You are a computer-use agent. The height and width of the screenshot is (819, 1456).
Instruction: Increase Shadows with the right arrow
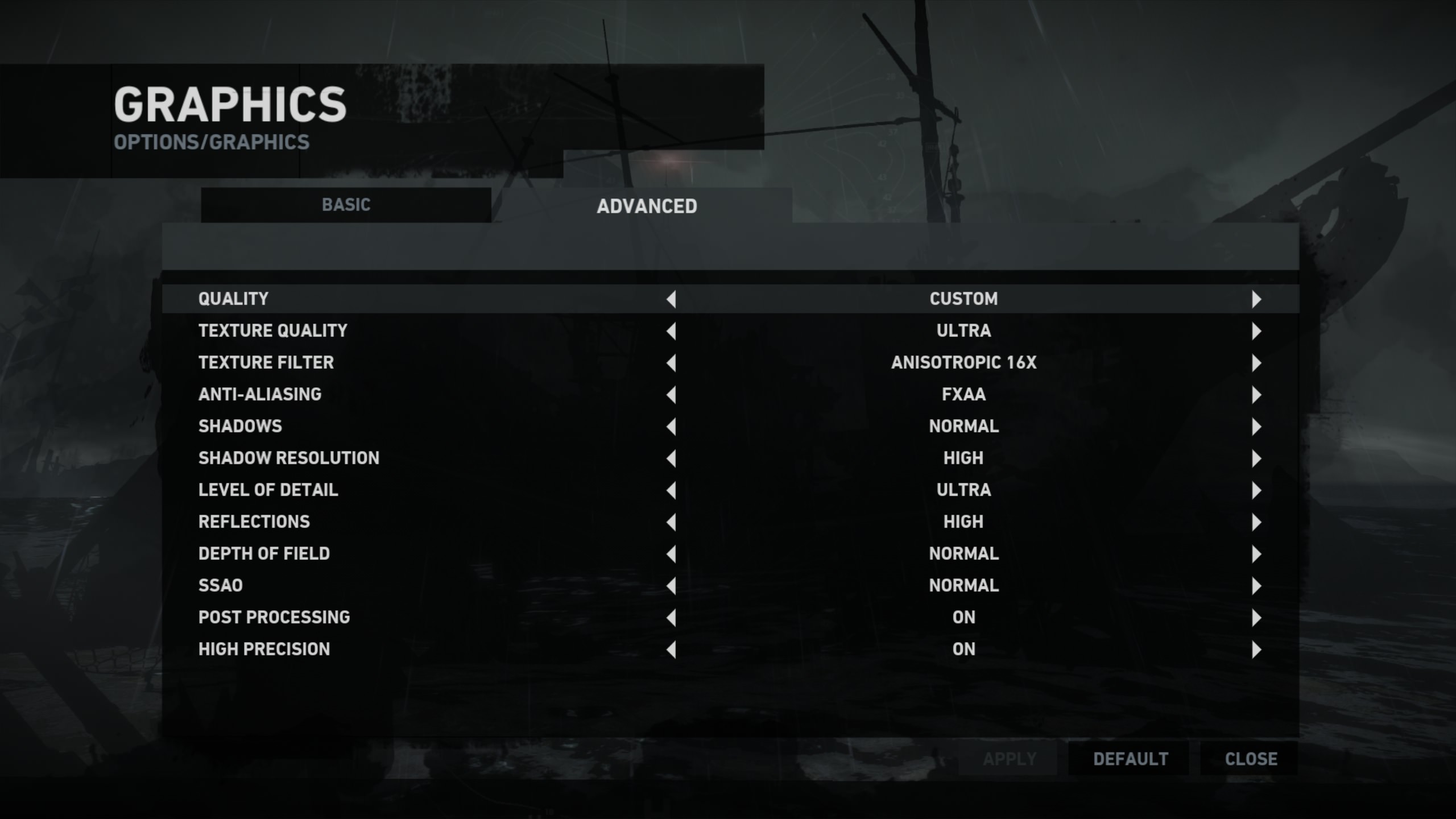tap(1256, 427)
